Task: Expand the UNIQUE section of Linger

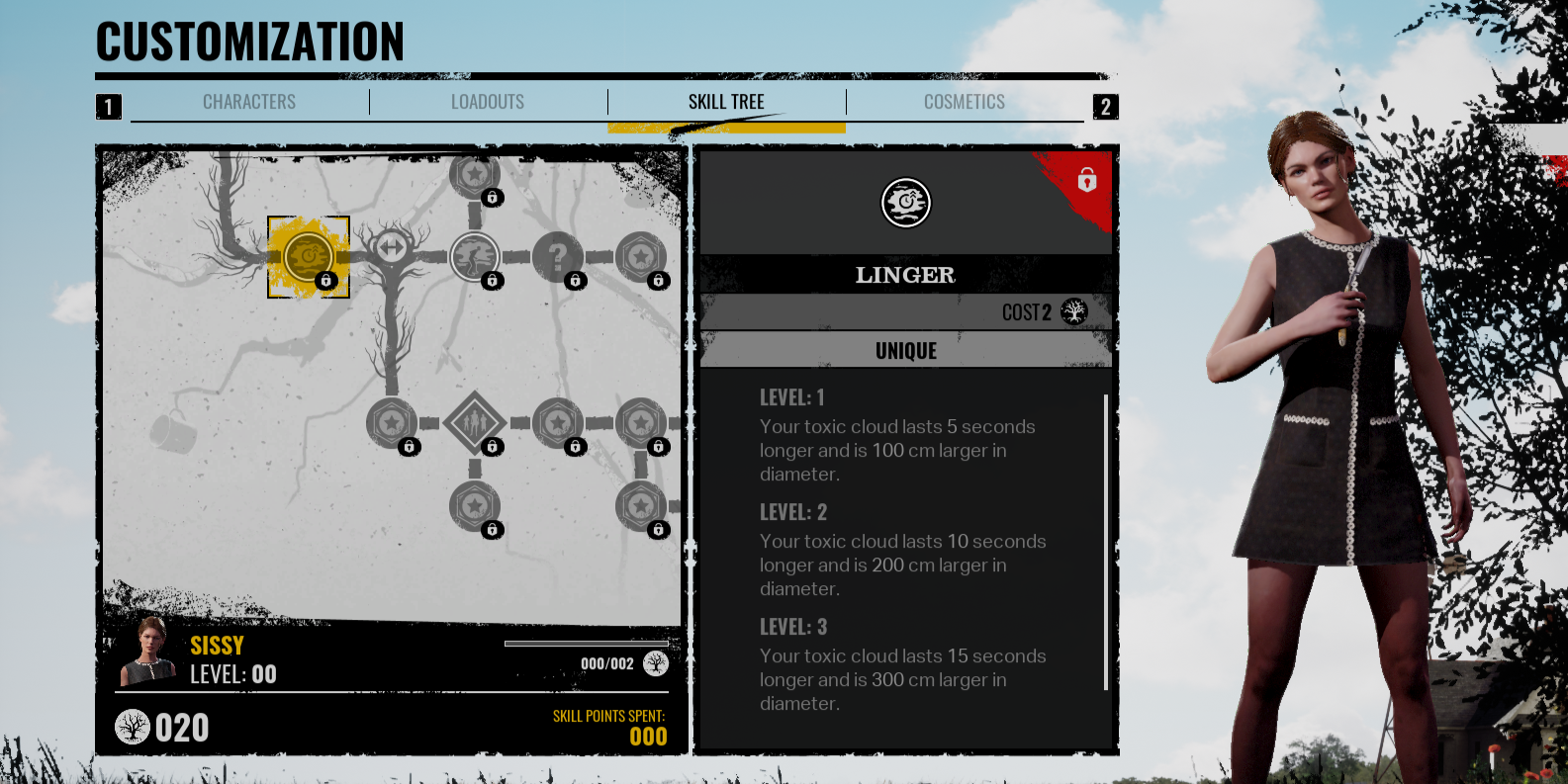Action: [x=905, y=349]
